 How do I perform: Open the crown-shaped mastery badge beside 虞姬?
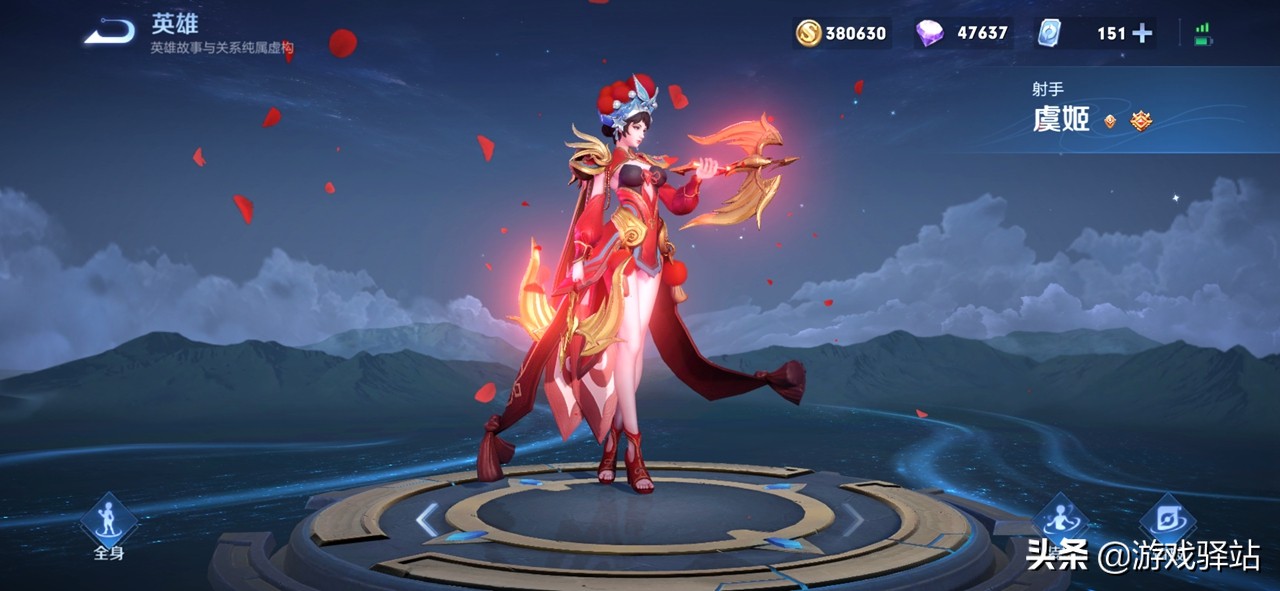[1141, 121]
